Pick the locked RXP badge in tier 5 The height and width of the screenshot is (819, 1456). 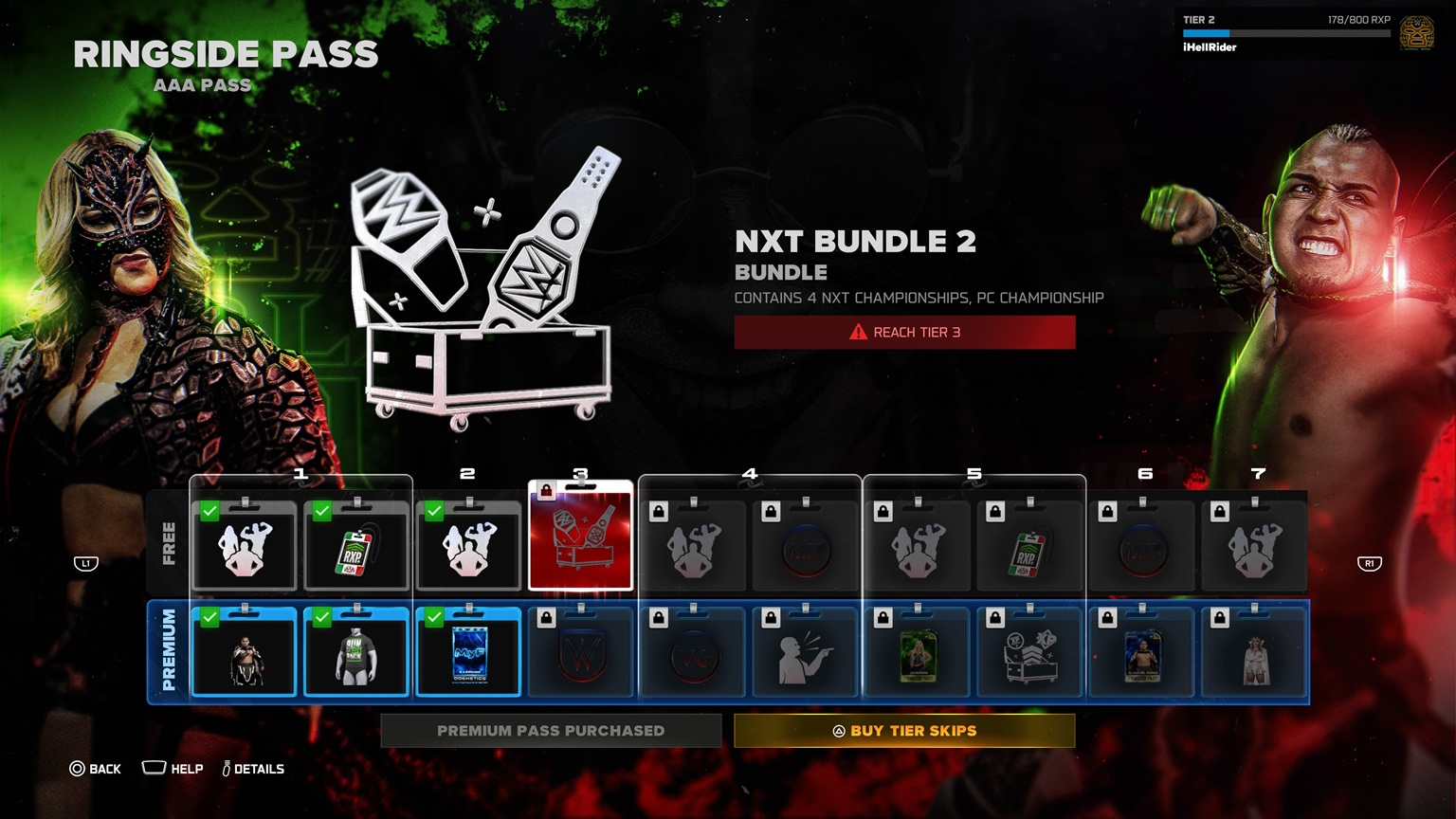tap(1029, 547)
